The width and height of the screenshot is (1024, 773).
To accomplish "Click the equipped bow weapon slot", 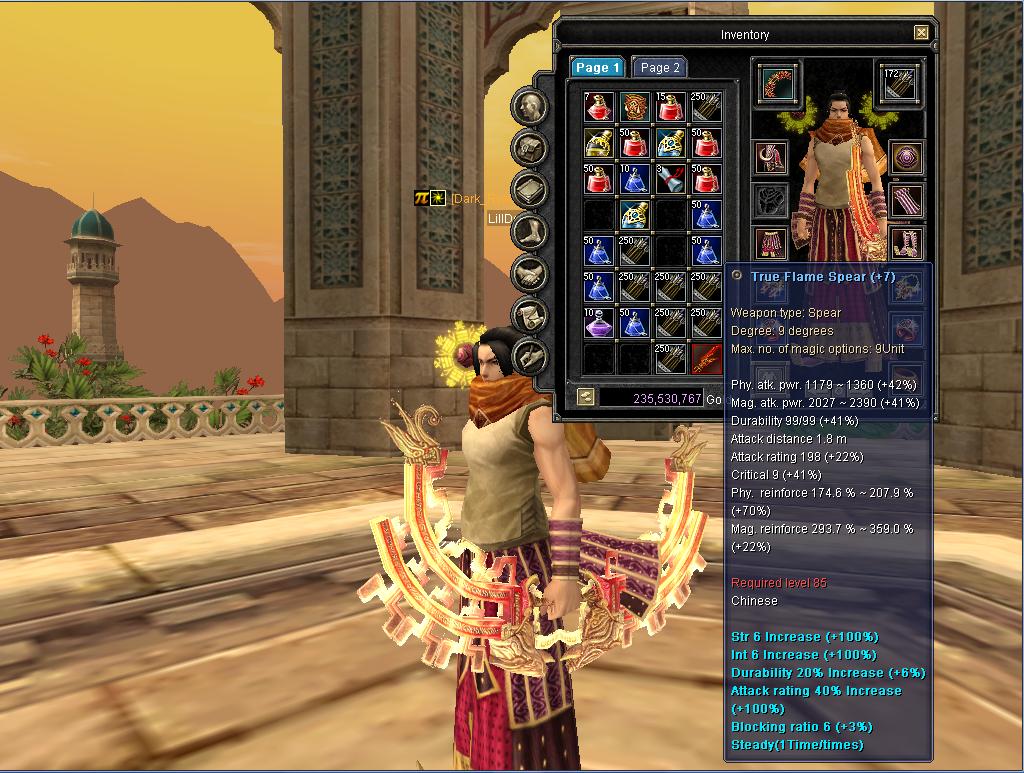I will 773,83.
